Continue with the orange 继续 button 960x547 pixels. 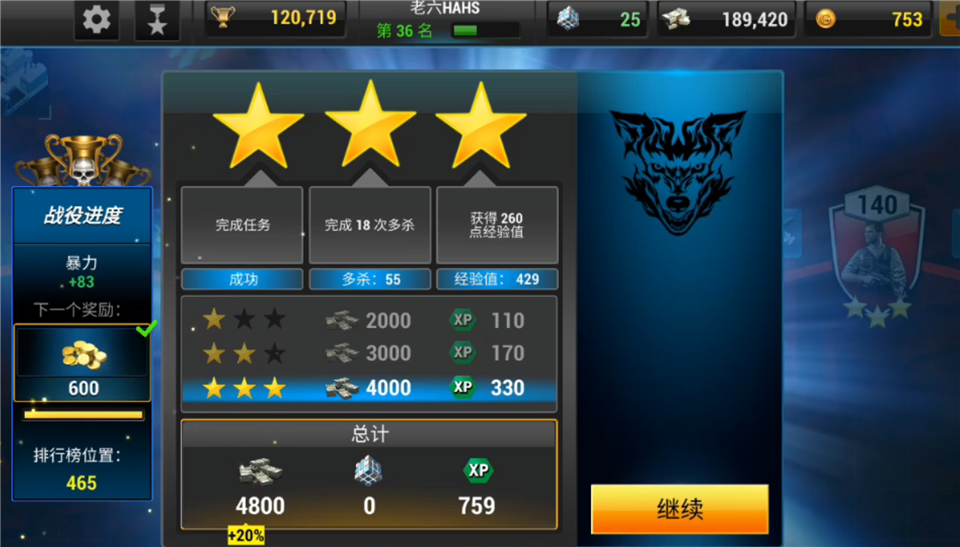click(x=679, y=509)
